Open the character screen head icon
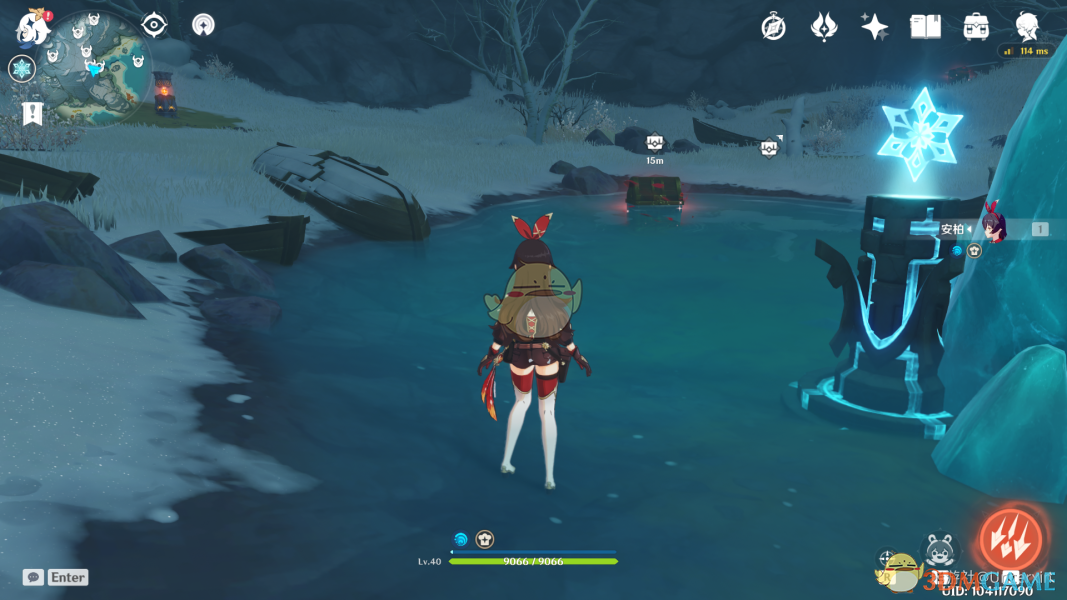The height and width of the screenshot is (600, 1067). click(1027, 25)
